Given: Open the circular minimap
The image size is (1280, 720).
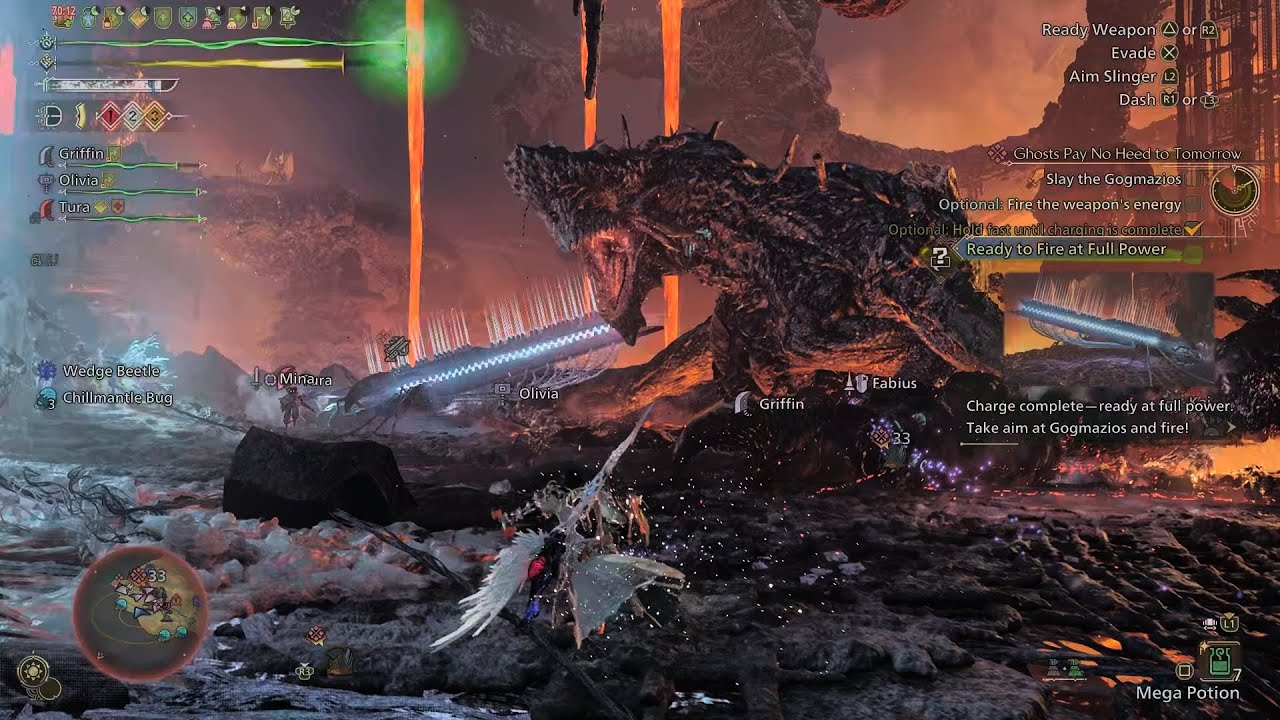Looking at the screenshot, I should coord(141,610).
